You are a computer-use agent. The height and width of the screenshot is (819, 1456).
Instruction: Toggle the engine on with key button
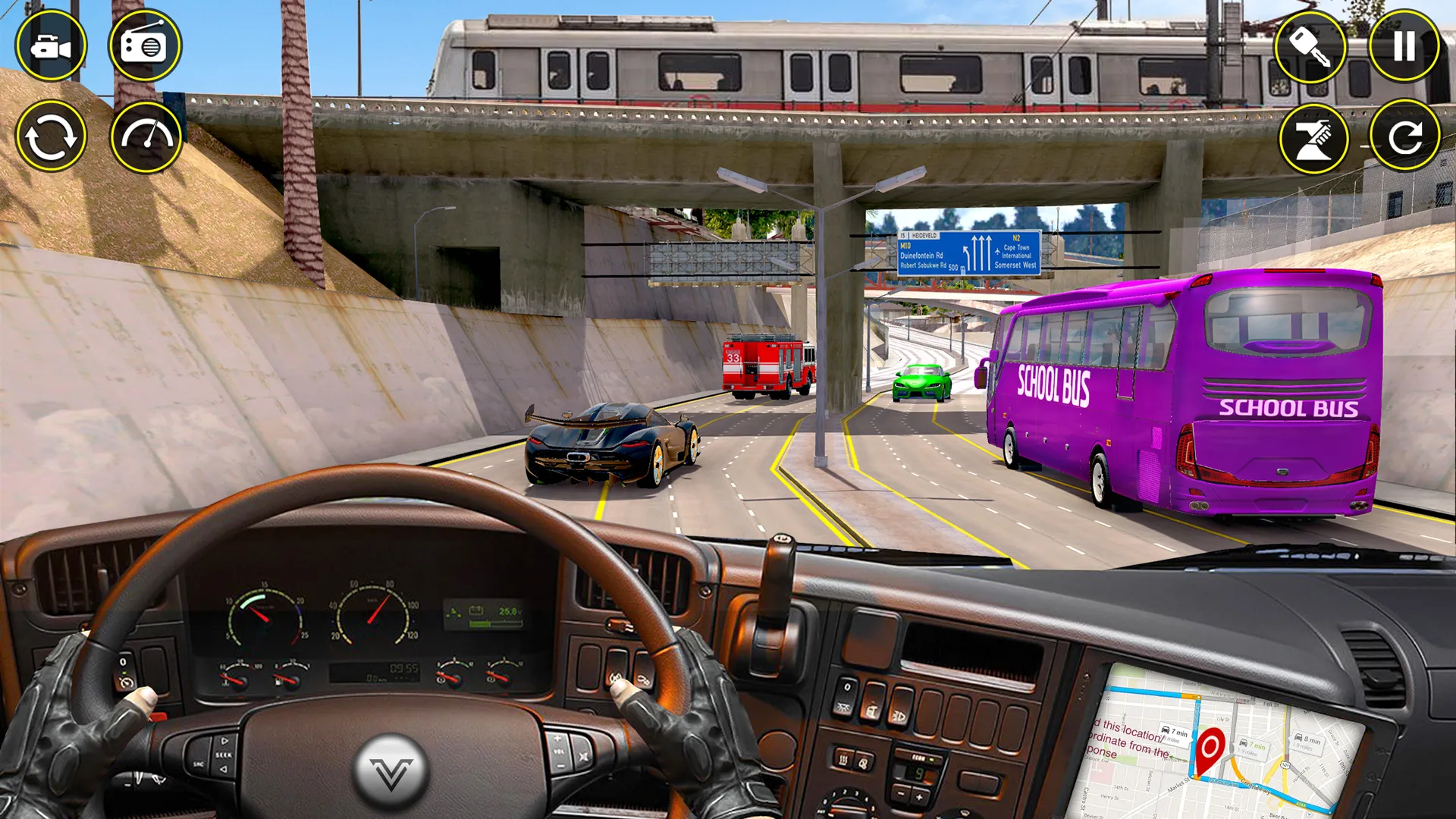click(x=1310, y=47)
